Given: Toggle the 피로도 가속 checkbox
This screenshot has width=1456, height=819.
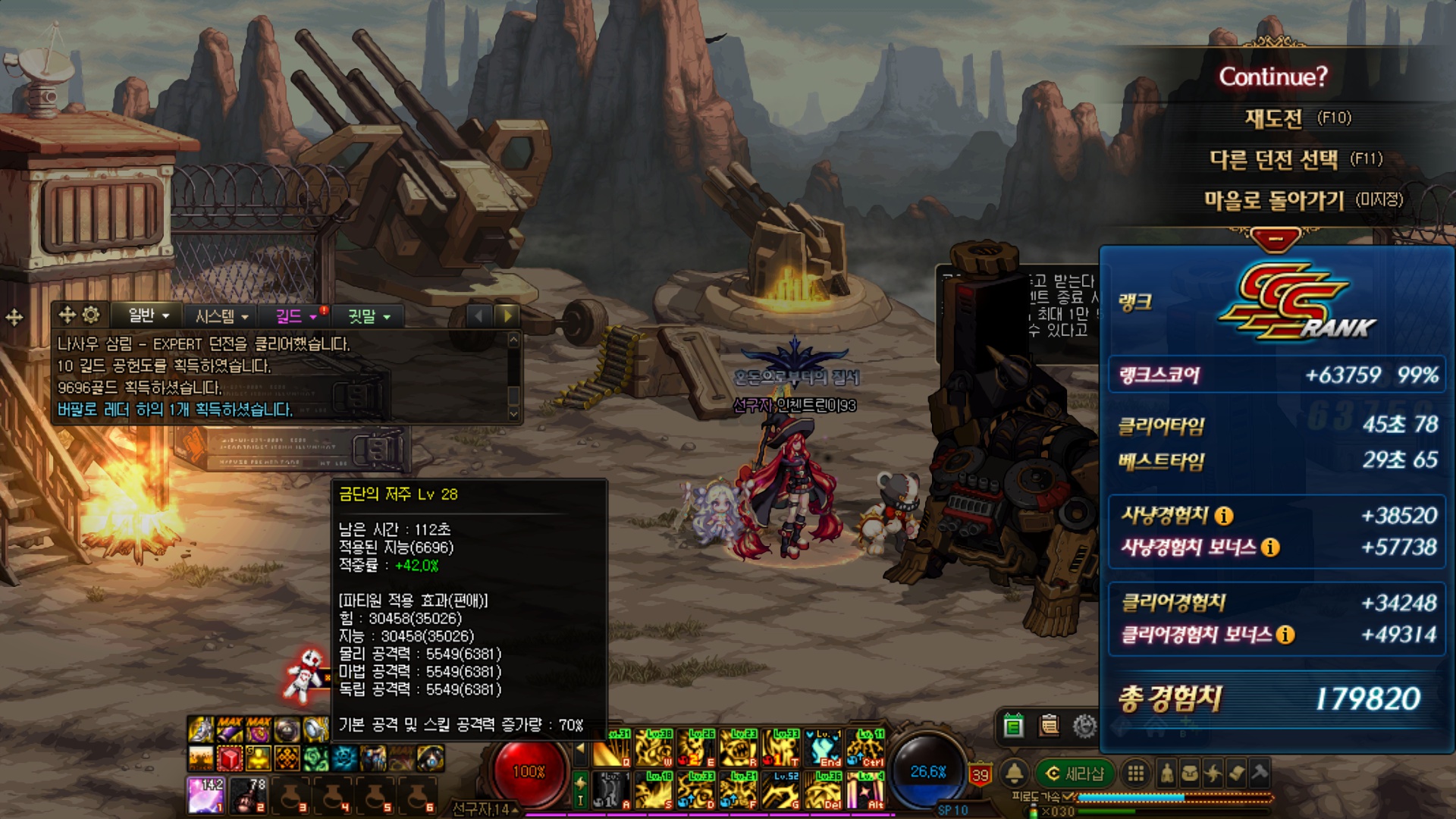Looking at the screenshot, I should pyautogui.click(x=1069, y=797).
